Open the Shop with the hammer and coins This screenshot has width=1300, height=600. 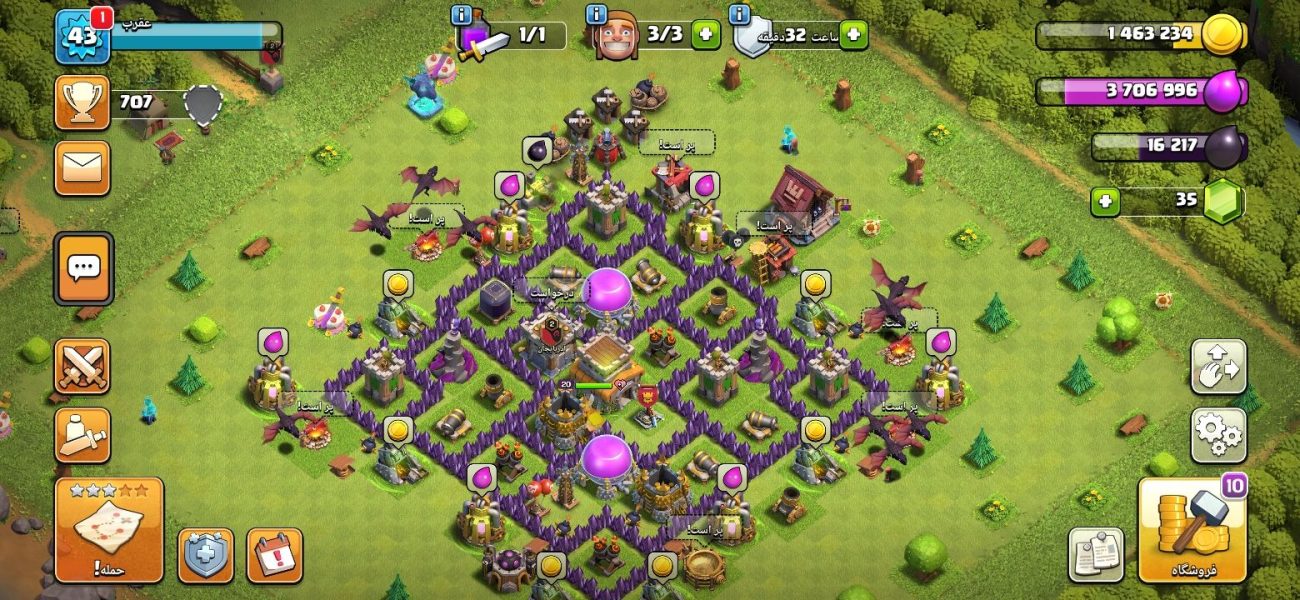pyautogui.click(x=1192, y=530)
